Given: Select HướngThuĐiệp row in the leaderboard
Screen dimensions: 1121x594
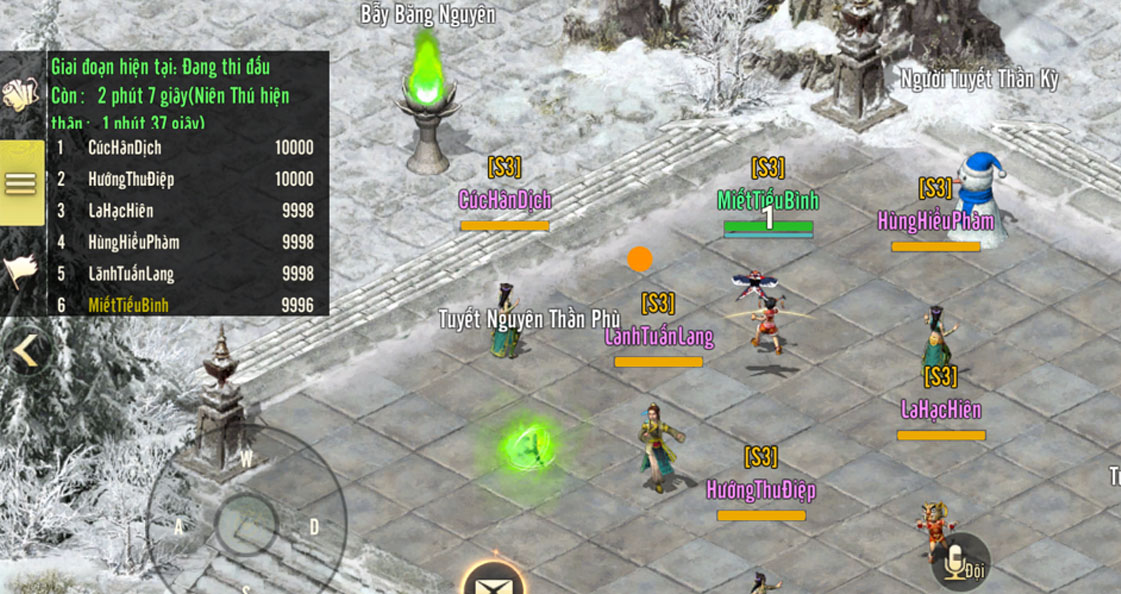Looking at the screenshot, I should click(185, 179).
